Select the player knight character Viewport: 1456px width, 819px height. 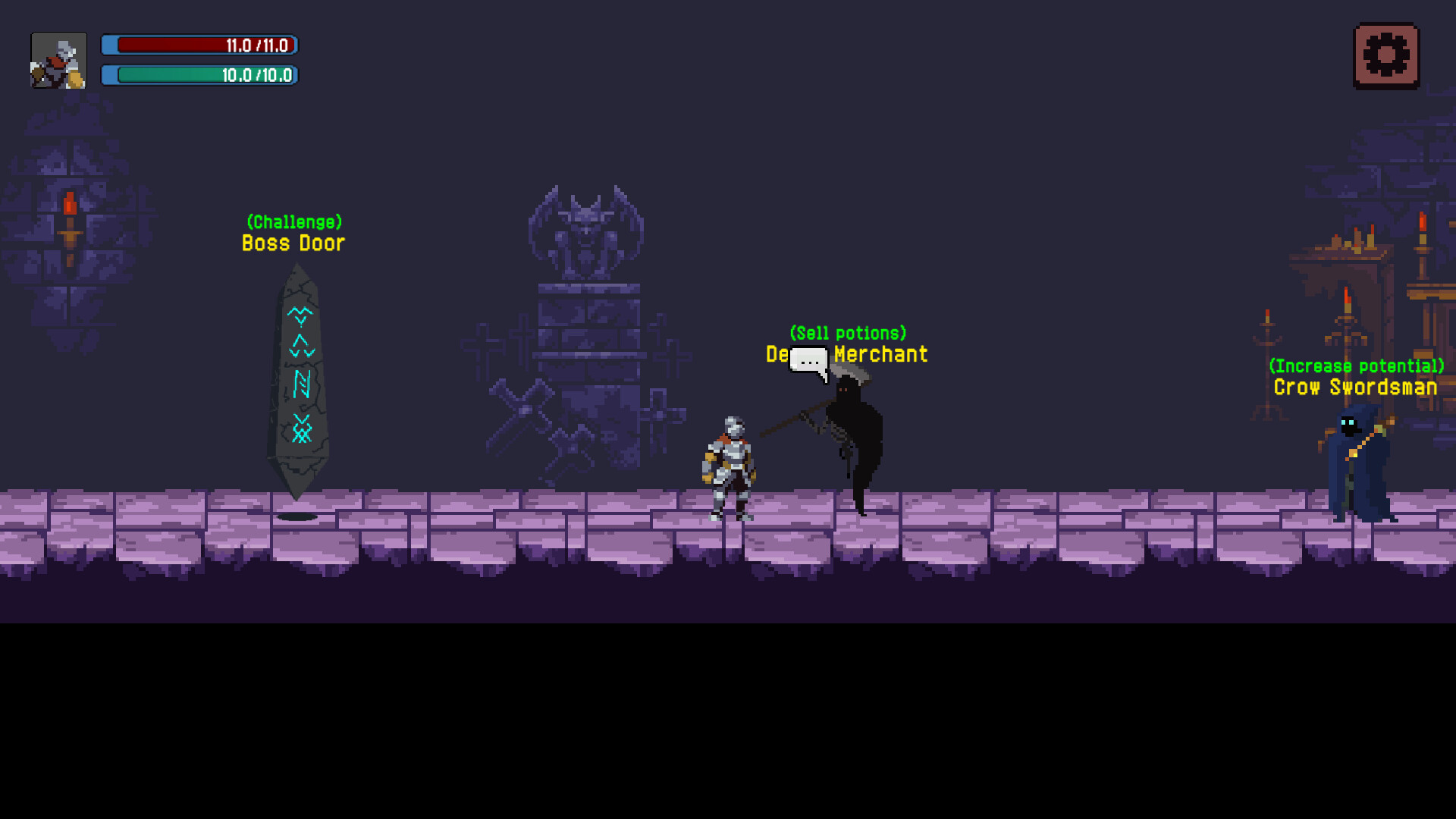tap(730, 463)
